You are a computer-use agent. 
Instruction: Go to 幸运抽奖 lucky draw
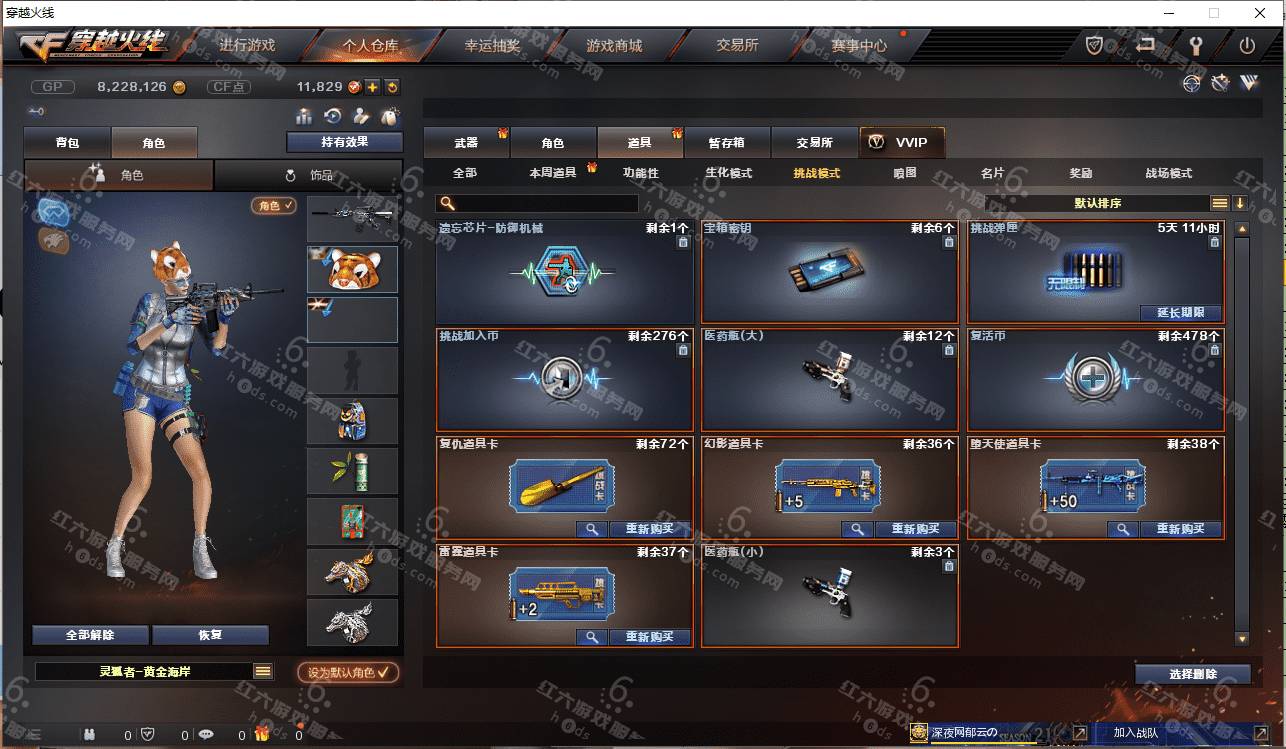tap(492, 45)
